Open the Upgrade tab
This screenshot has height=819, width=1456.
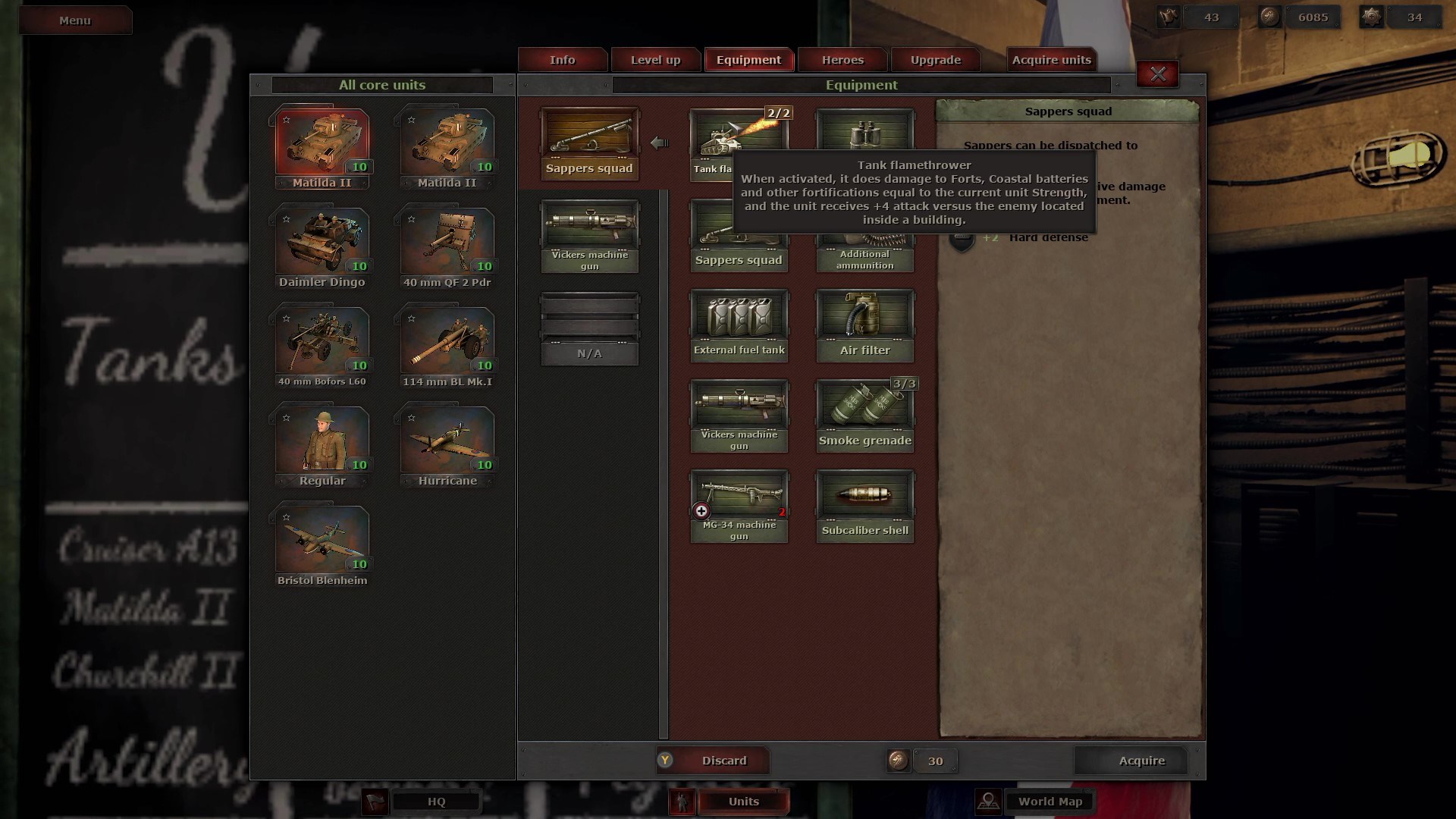(935, 60)
